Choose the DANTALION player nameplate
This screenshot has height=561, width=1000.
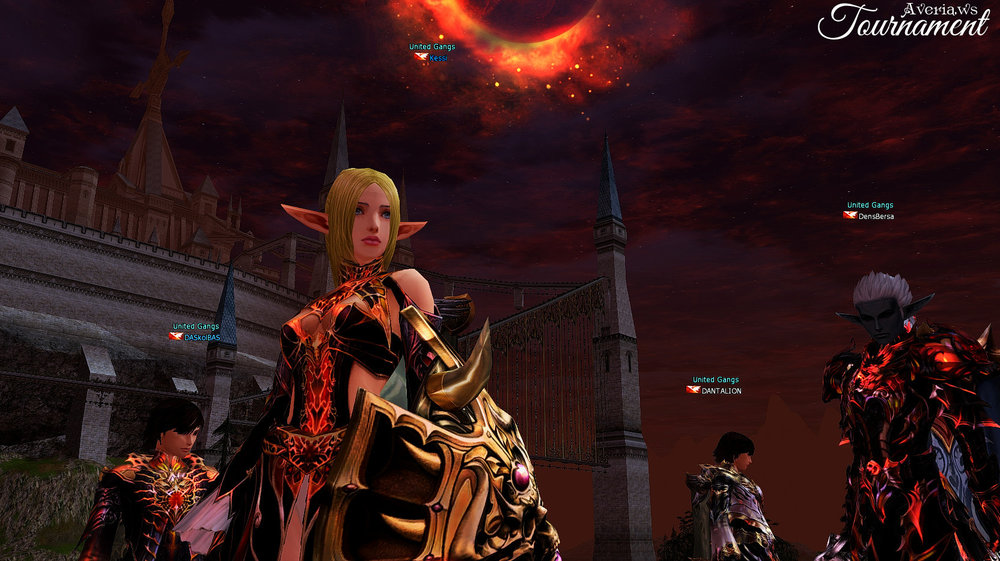[x=720, y=391]
